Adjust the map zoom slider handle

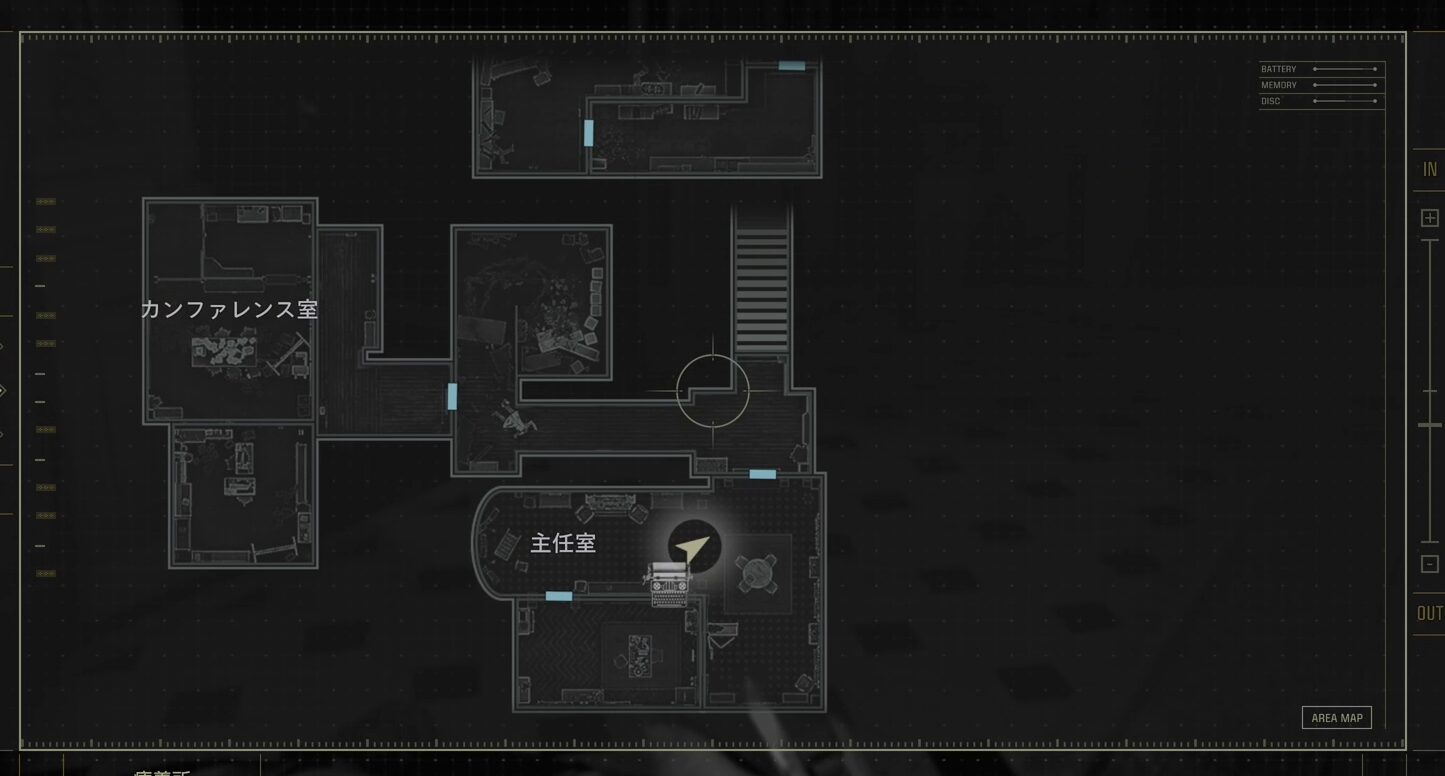[1430, 425]
